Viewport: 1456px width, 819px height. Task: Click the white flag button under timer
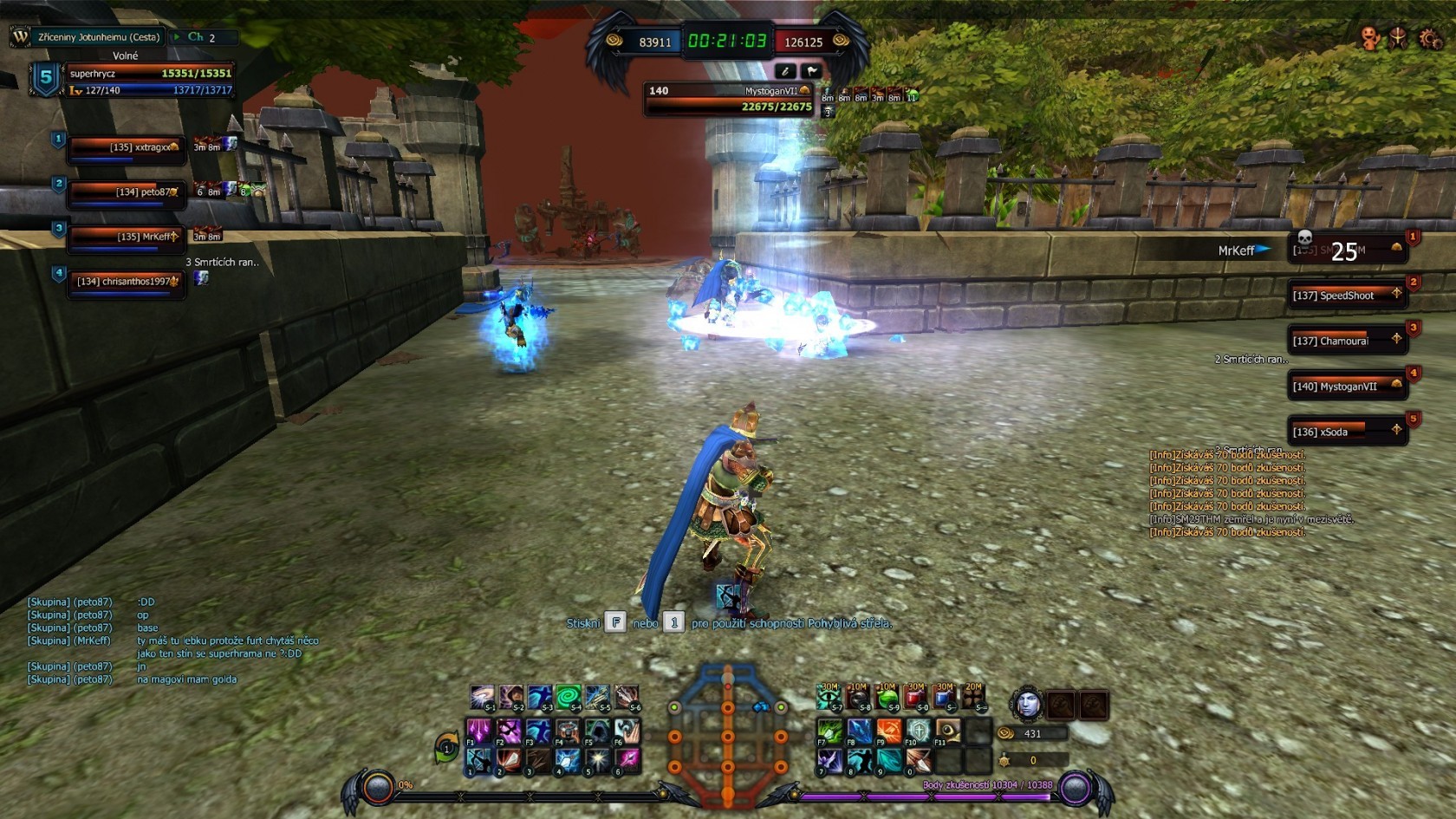(812, 71)
